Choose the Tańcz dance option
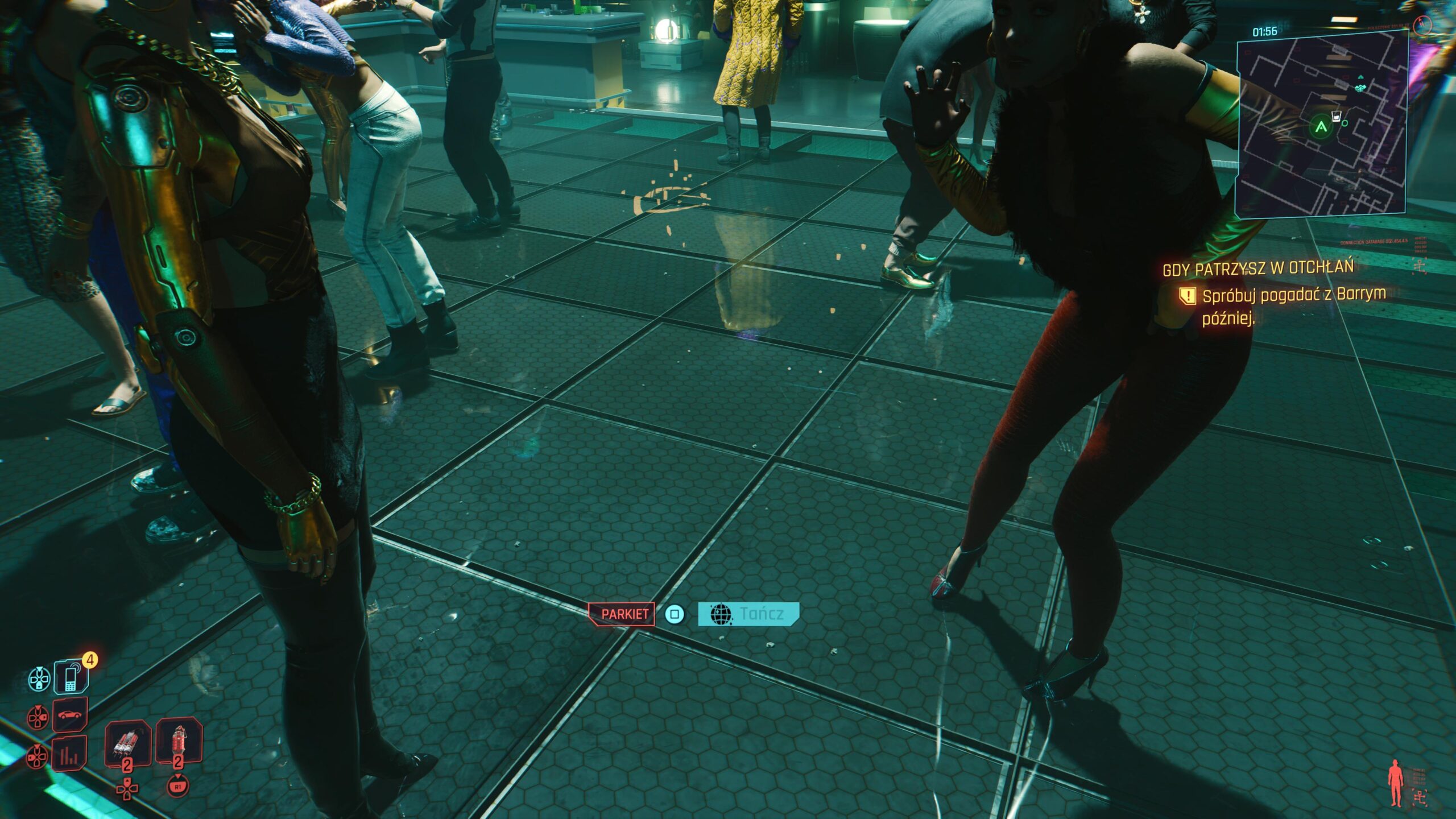1456x819 pixels. pyautogui.click(x=748, y=614)
